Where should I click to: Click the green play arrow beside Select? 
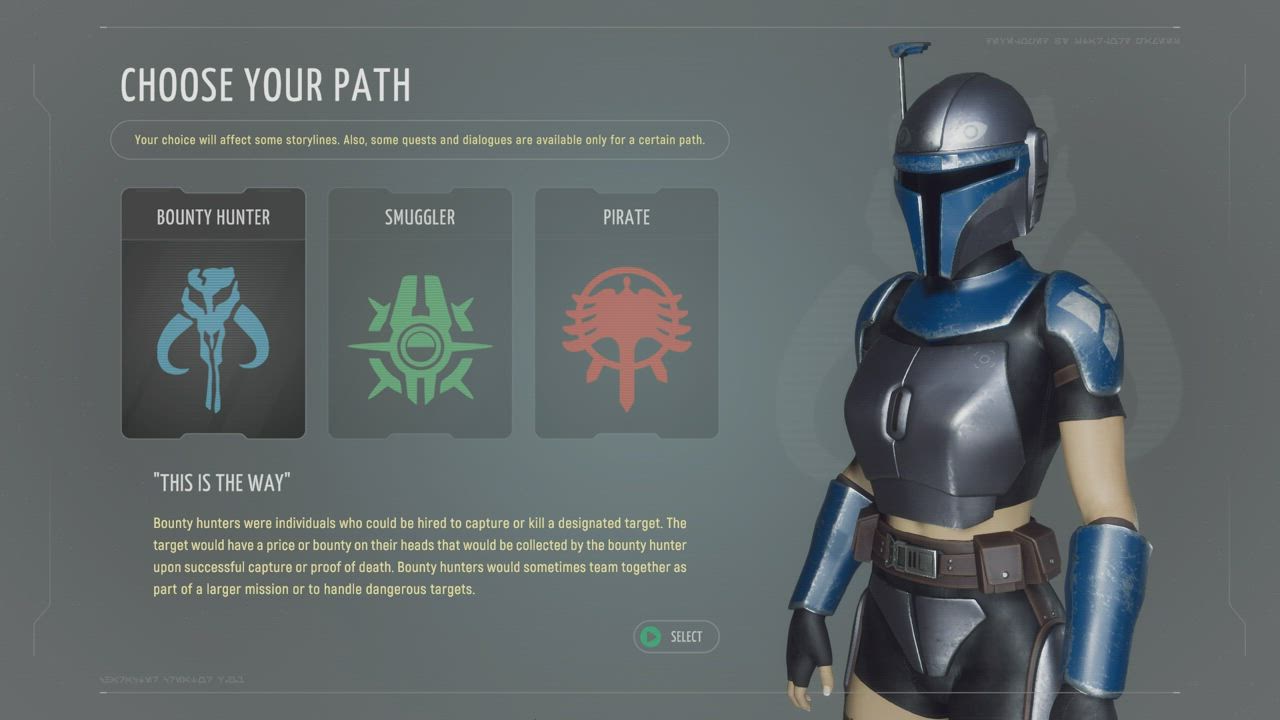pos(651,637)
